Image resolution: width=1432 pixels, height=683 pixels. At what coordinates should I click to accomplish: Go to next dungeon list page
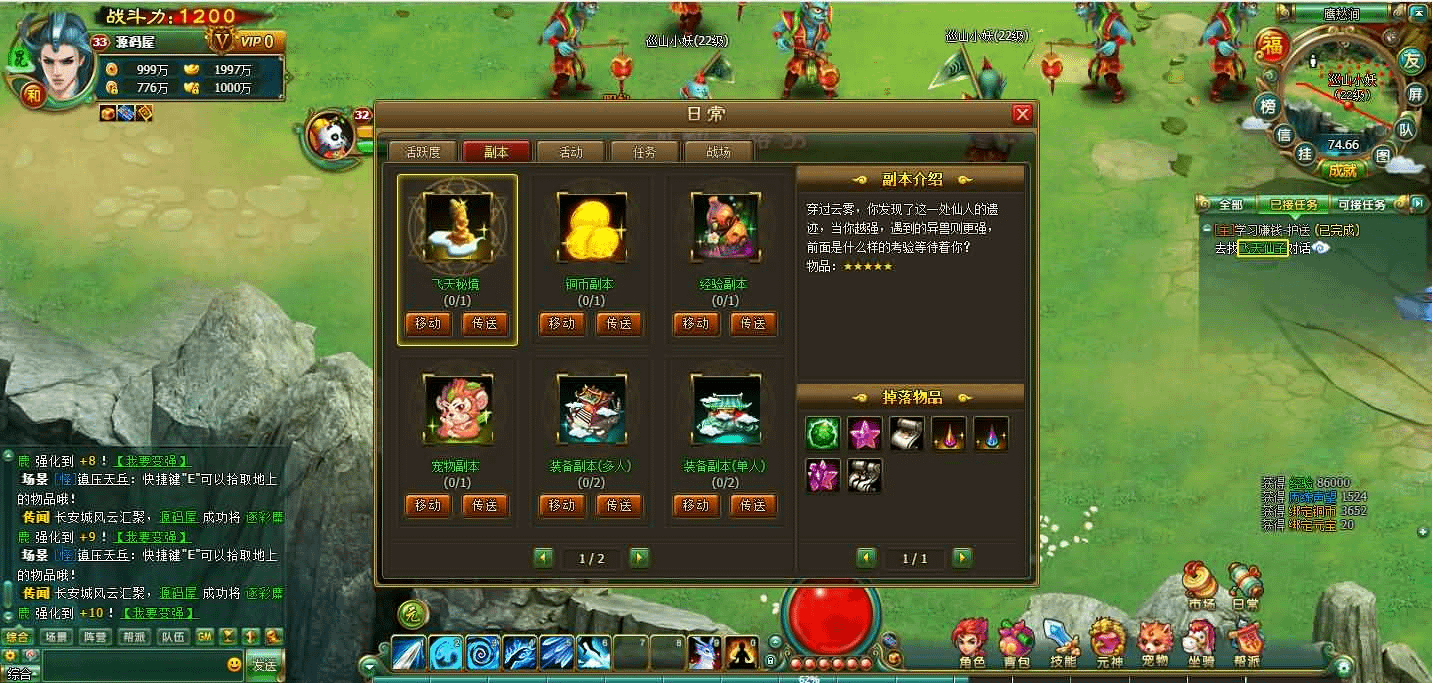pos(639,558)
